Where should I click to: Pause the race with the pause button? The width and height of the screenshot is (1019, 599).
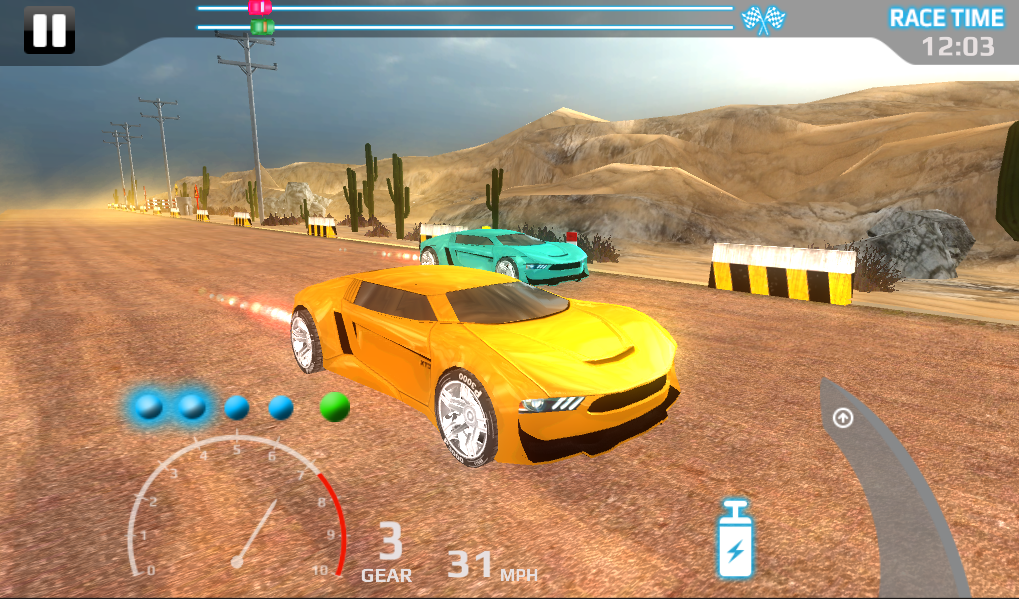49,30
